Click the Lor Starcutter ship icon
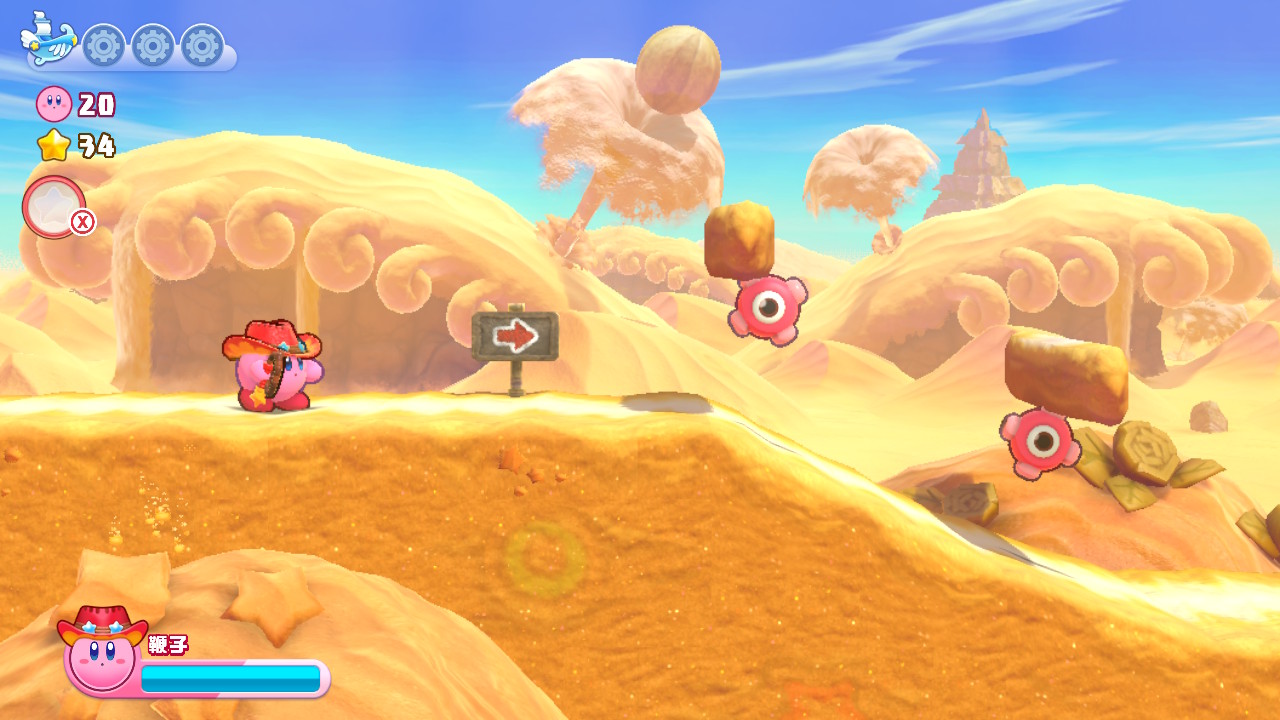This screenshot has height=720, width=1280. click(x=48, y=40)
